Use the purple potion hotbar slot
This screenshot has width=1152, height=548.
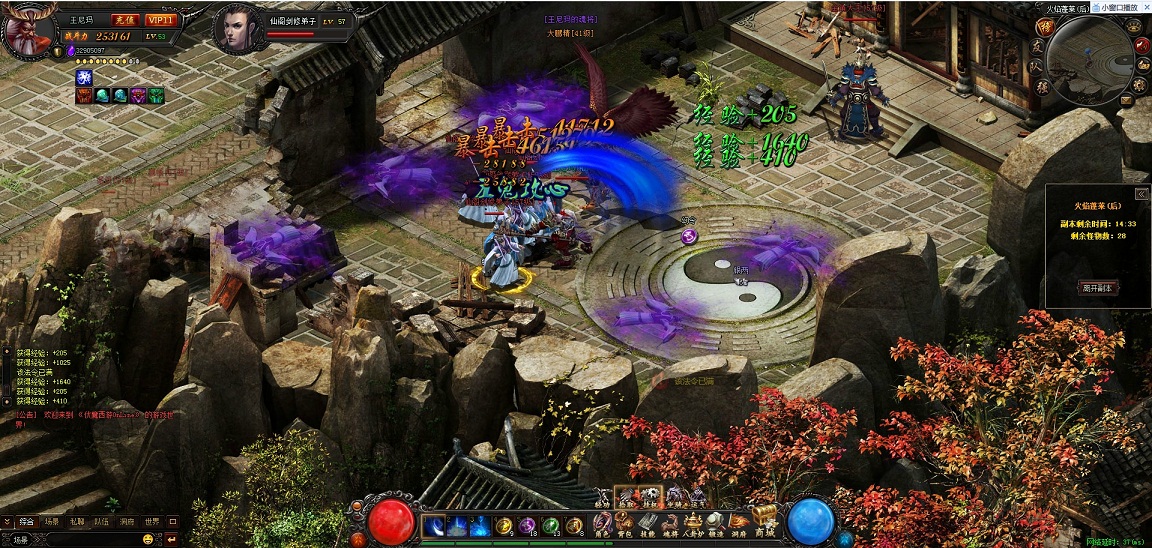coord(527,526)
